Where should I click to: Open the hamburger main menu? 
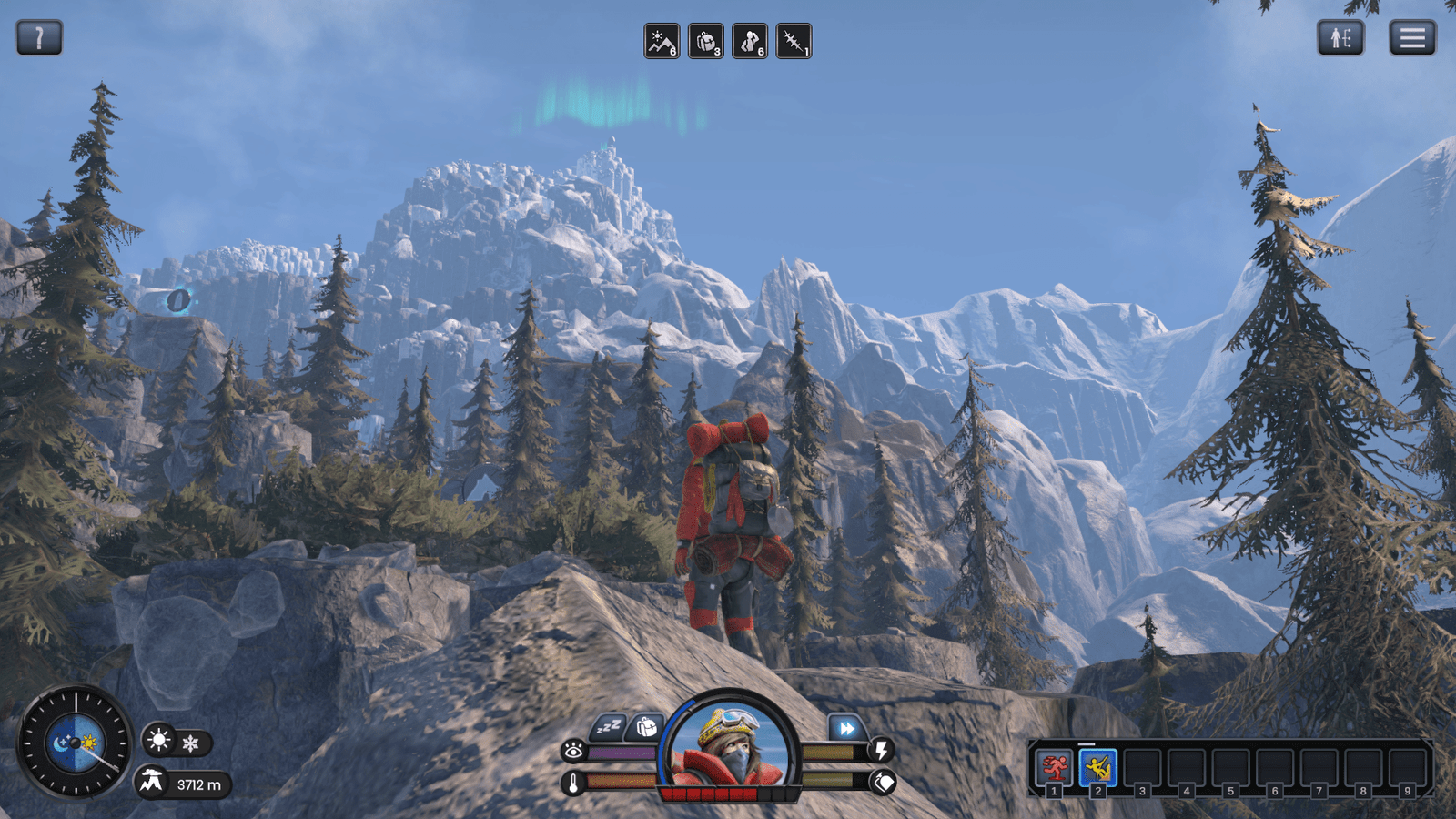point(1412,38)
